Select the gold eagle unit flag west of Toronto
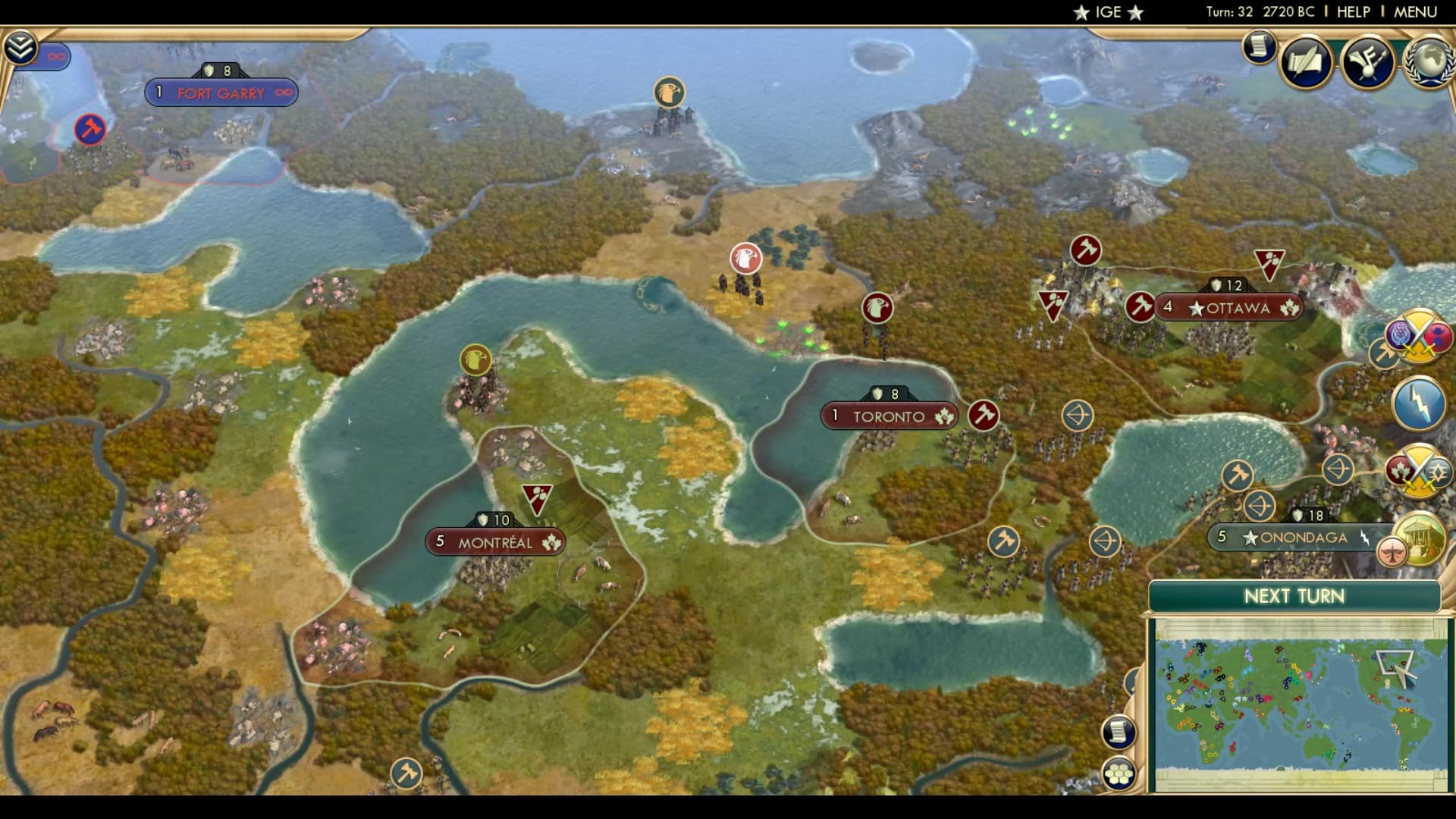The image size is (1456, 819). 475,361
